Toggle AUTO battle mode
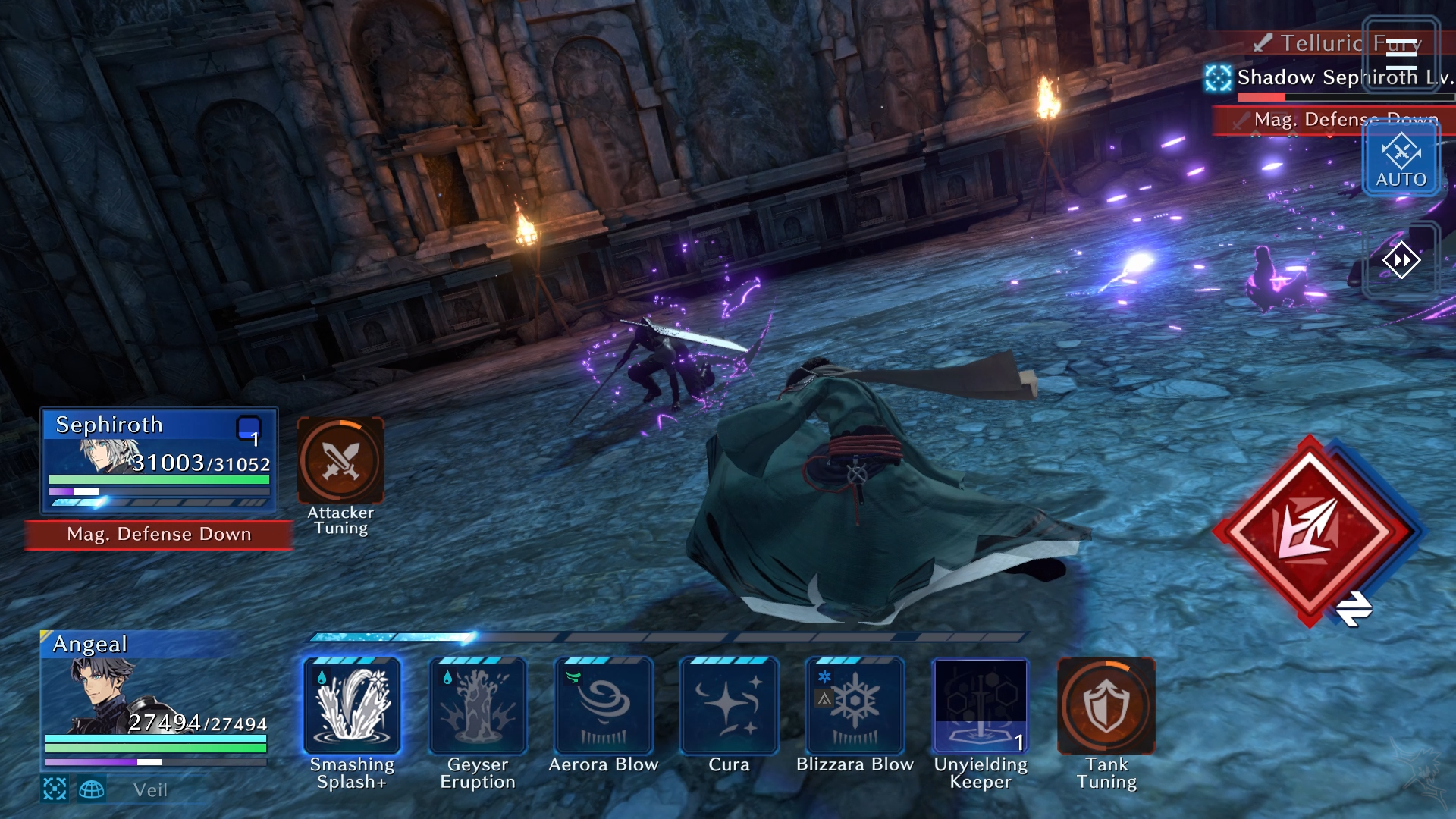 (x=1401, y=159)
